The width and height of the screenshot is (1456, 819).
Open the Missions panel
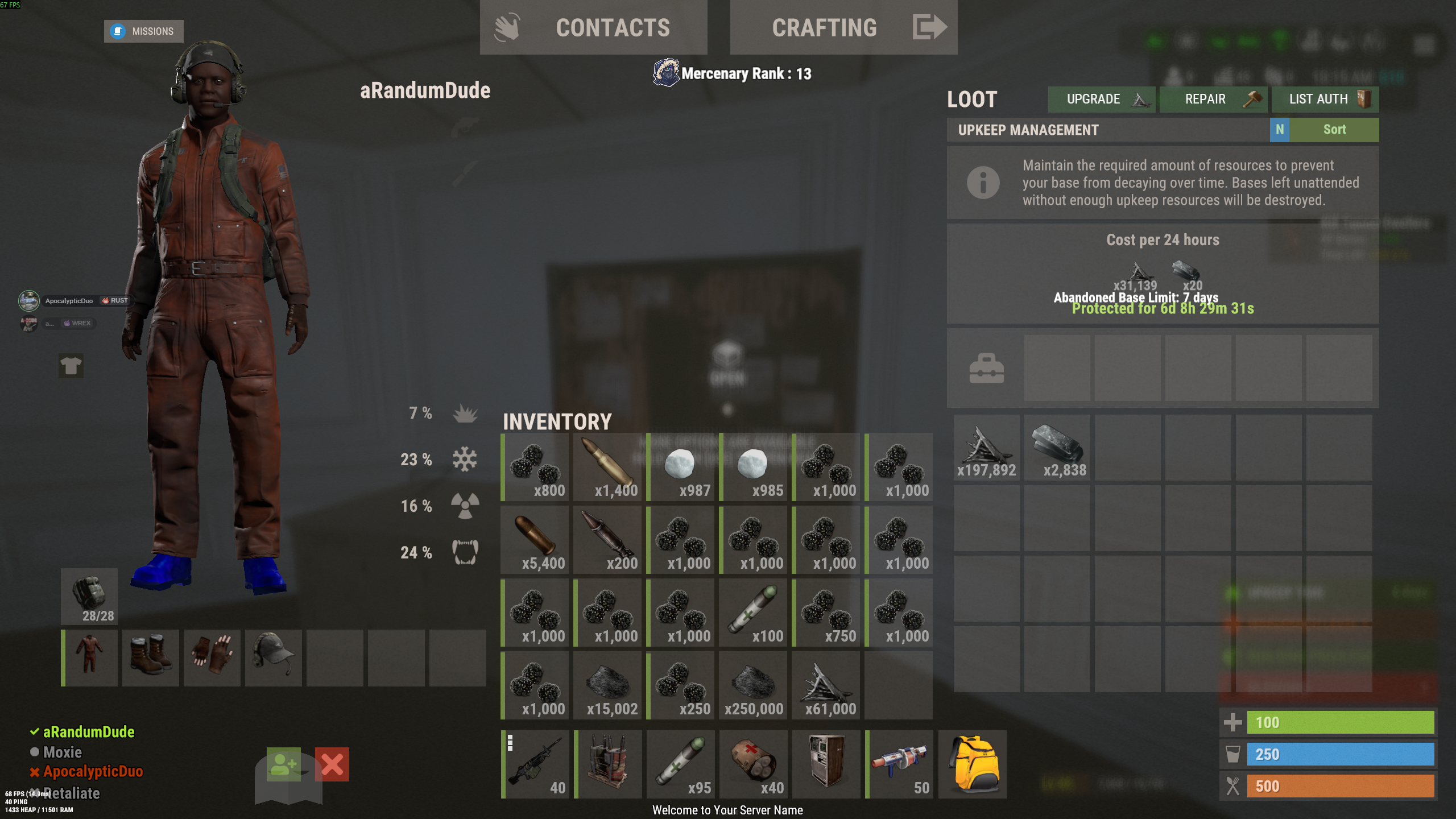tap(143, 31)
